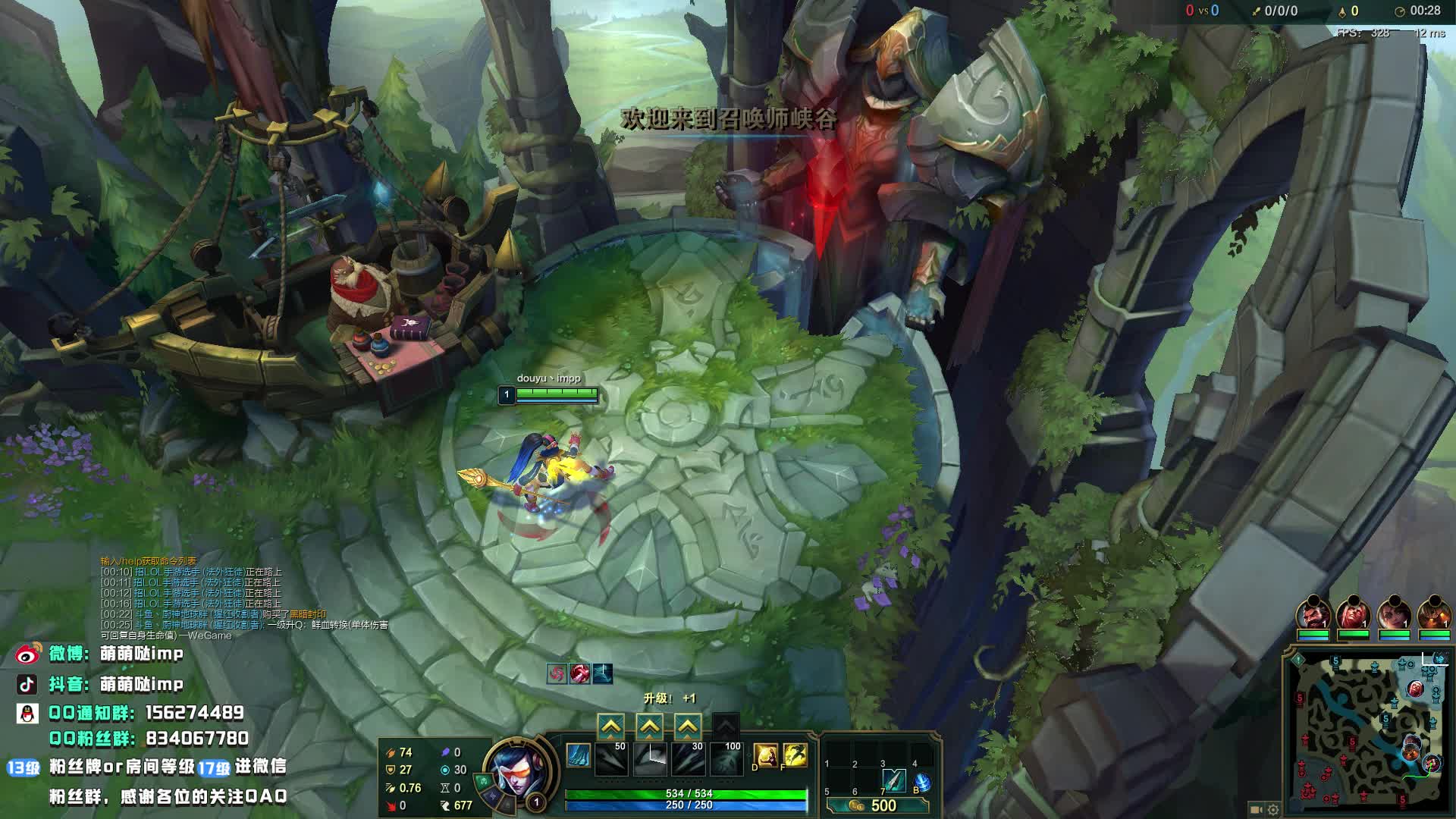This screenshot has height=819, width=1456.
Task: Select the spear item in slot 7
Action: pos(894,780)
